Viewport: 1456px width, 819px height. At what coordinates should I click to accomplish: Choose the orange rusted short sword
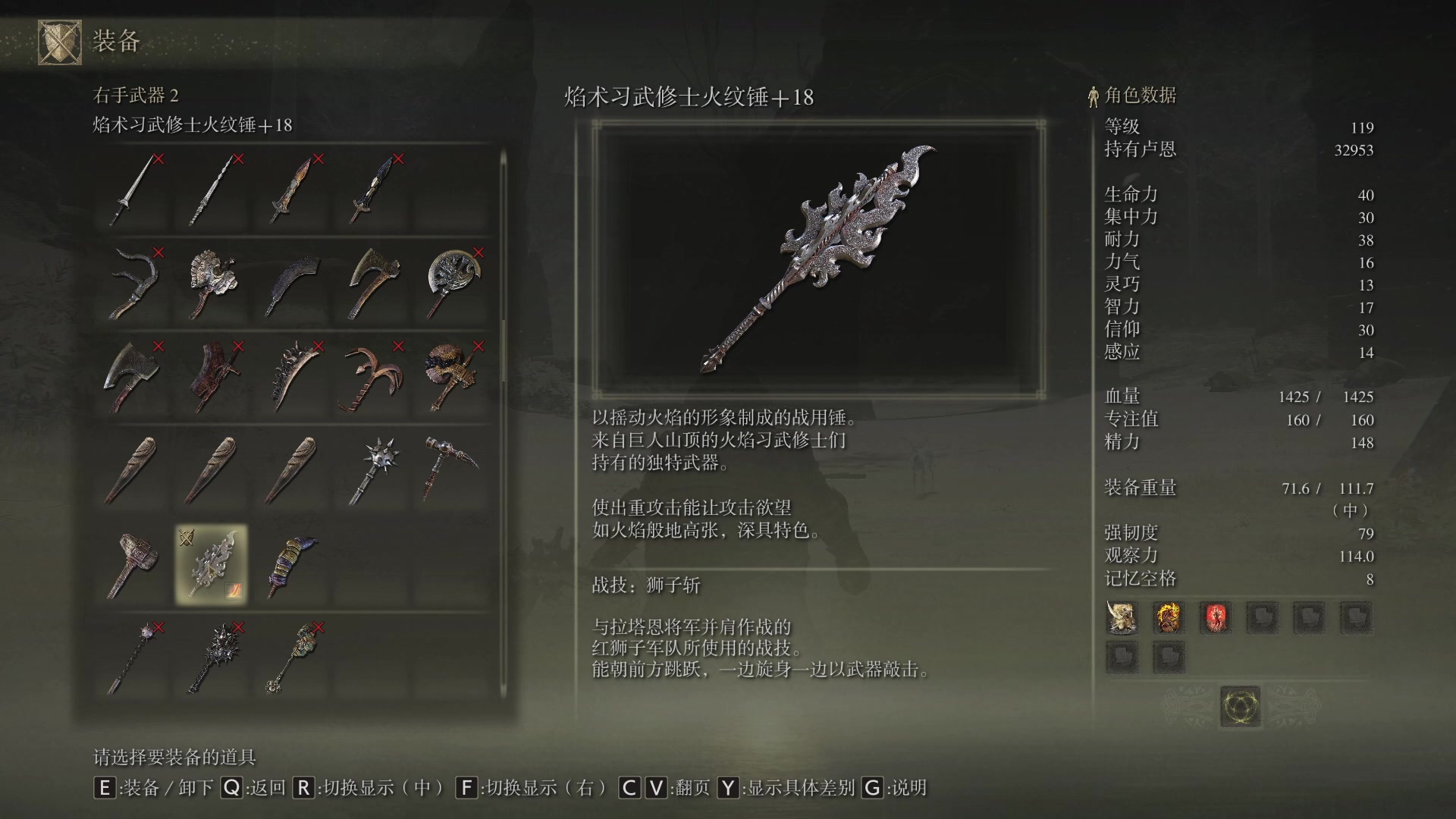click(x=291, y=190)
